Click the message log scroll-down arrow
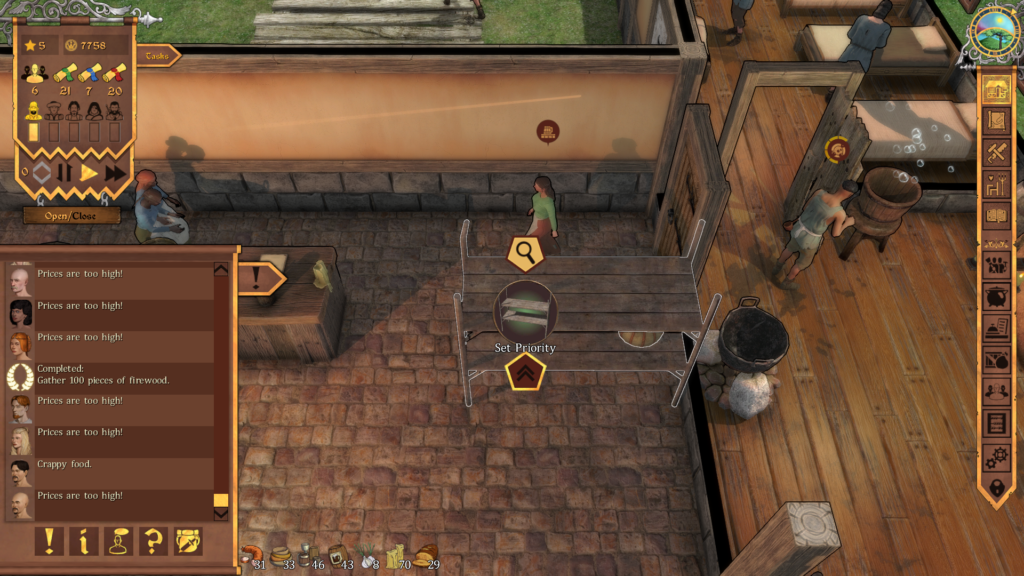1024x576 pixels. [x=221, y=514]
